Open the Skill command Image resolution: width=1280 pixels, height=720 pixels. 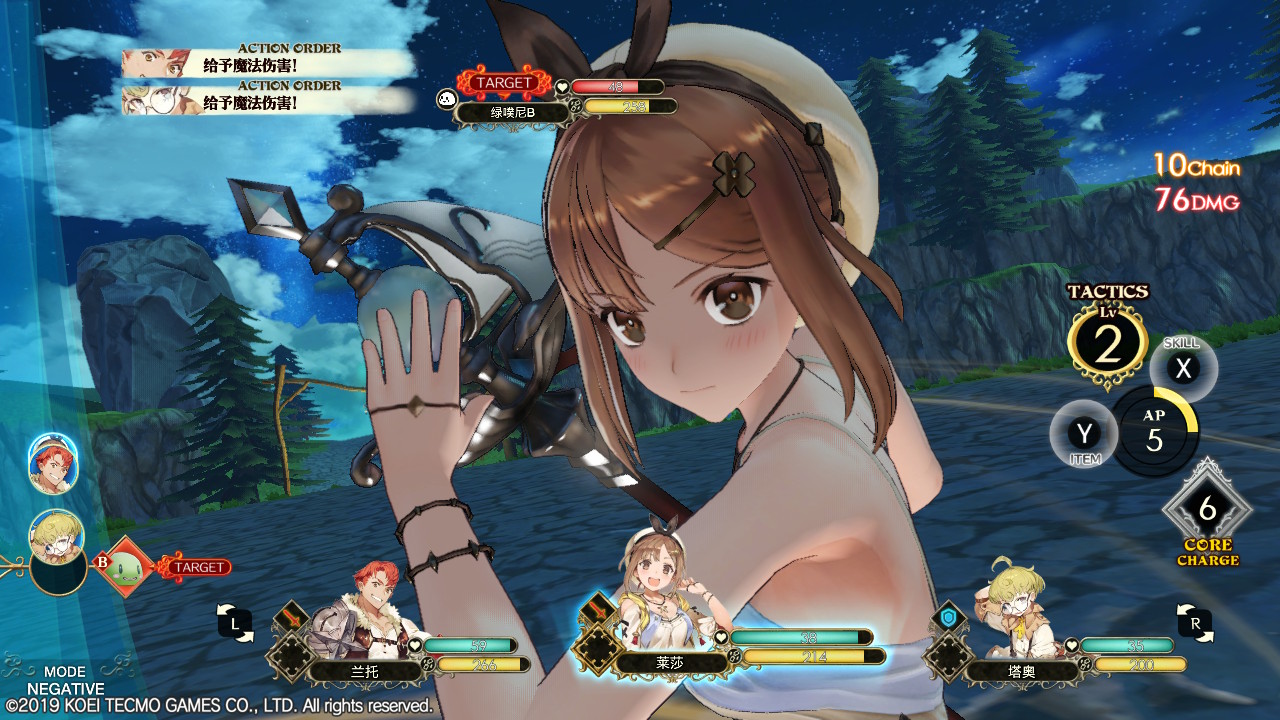[1183, 369]
